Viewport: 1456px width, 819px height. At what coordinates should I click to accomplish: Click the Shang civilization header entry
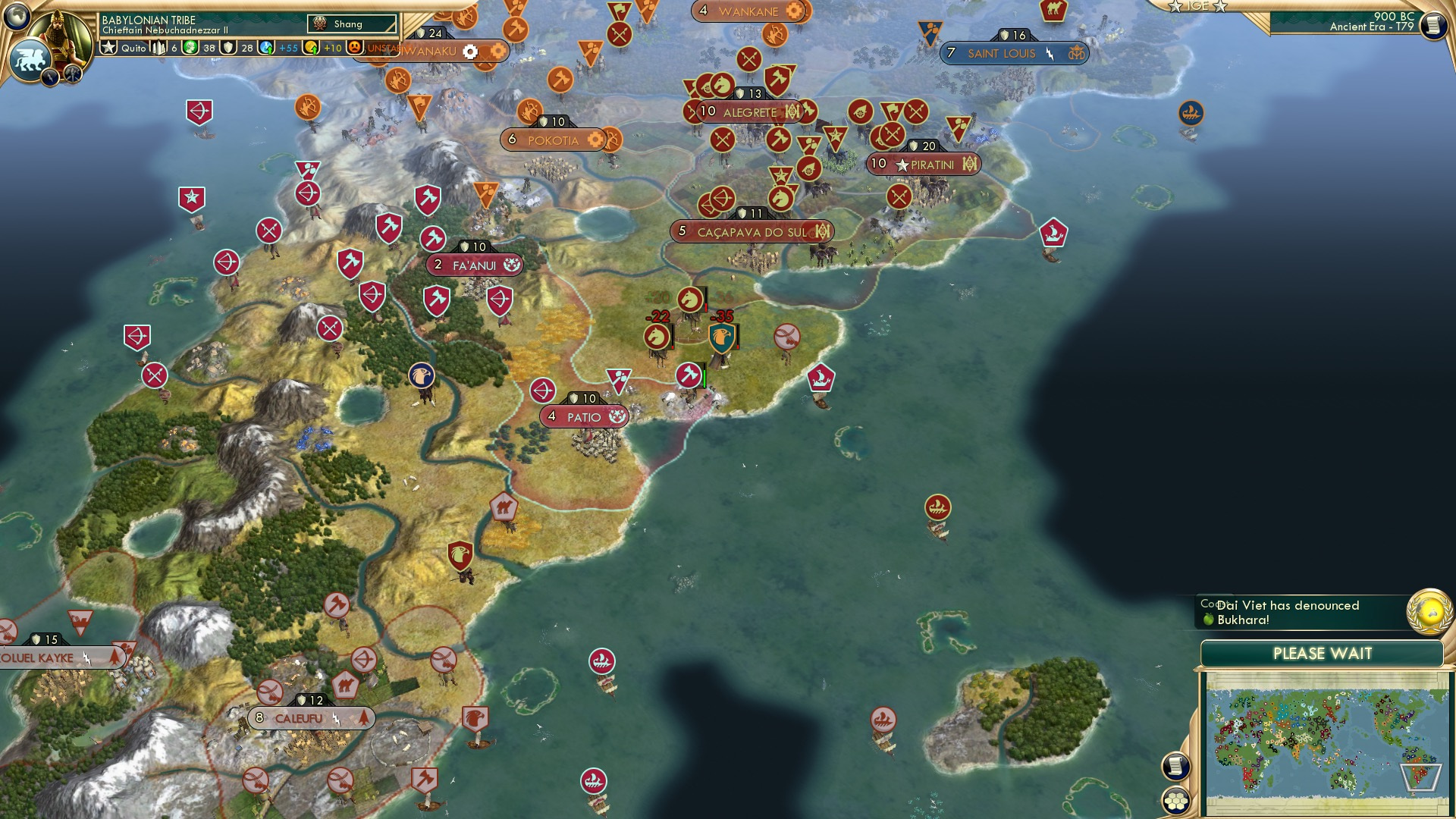point(350,24)
